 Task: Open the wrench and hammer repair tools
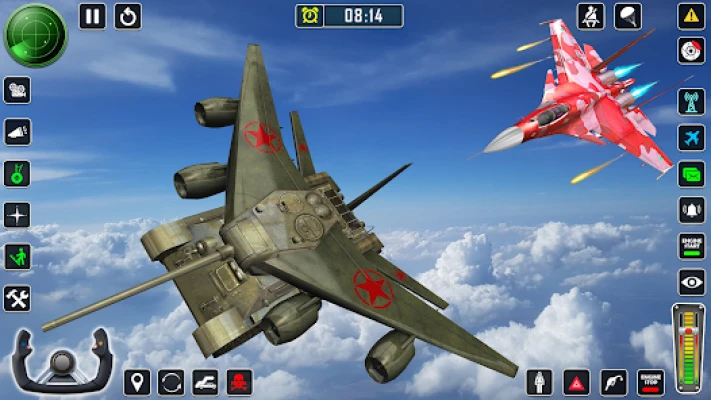(17, 298)
